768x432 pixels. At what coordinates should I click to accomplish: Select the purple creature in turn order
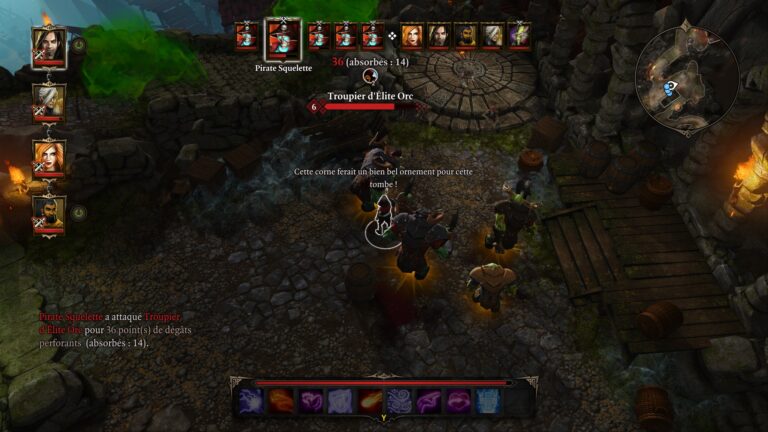coord(519,35)
